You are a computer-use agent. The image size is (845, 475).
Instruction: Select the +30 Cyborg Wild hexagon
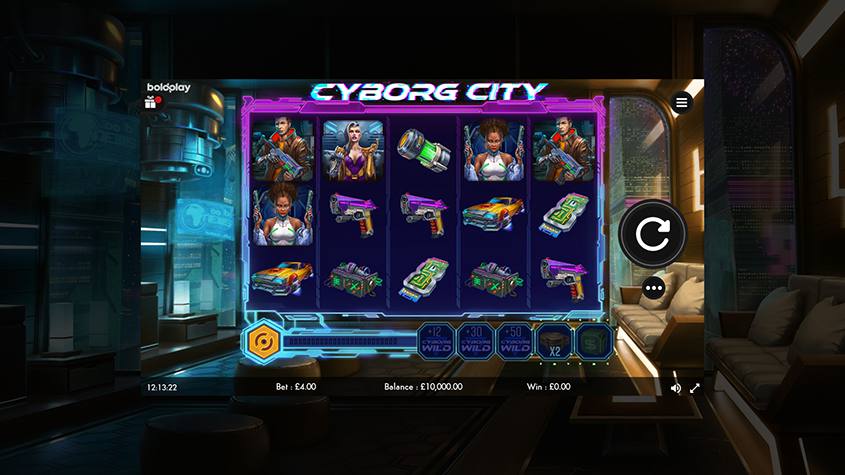click(475, 341)
